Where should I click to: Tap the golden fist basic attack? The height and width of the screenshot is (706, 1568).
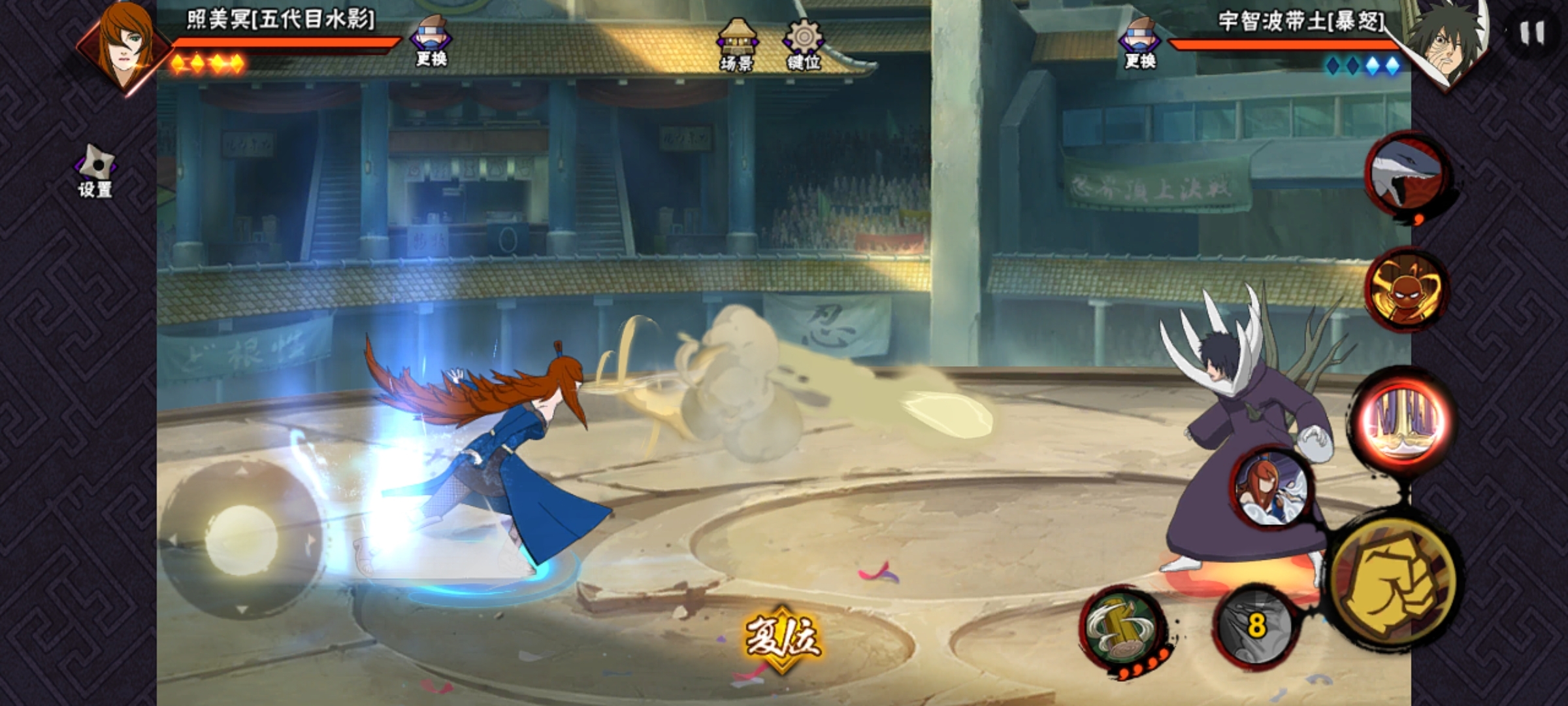coord(1394,580)
